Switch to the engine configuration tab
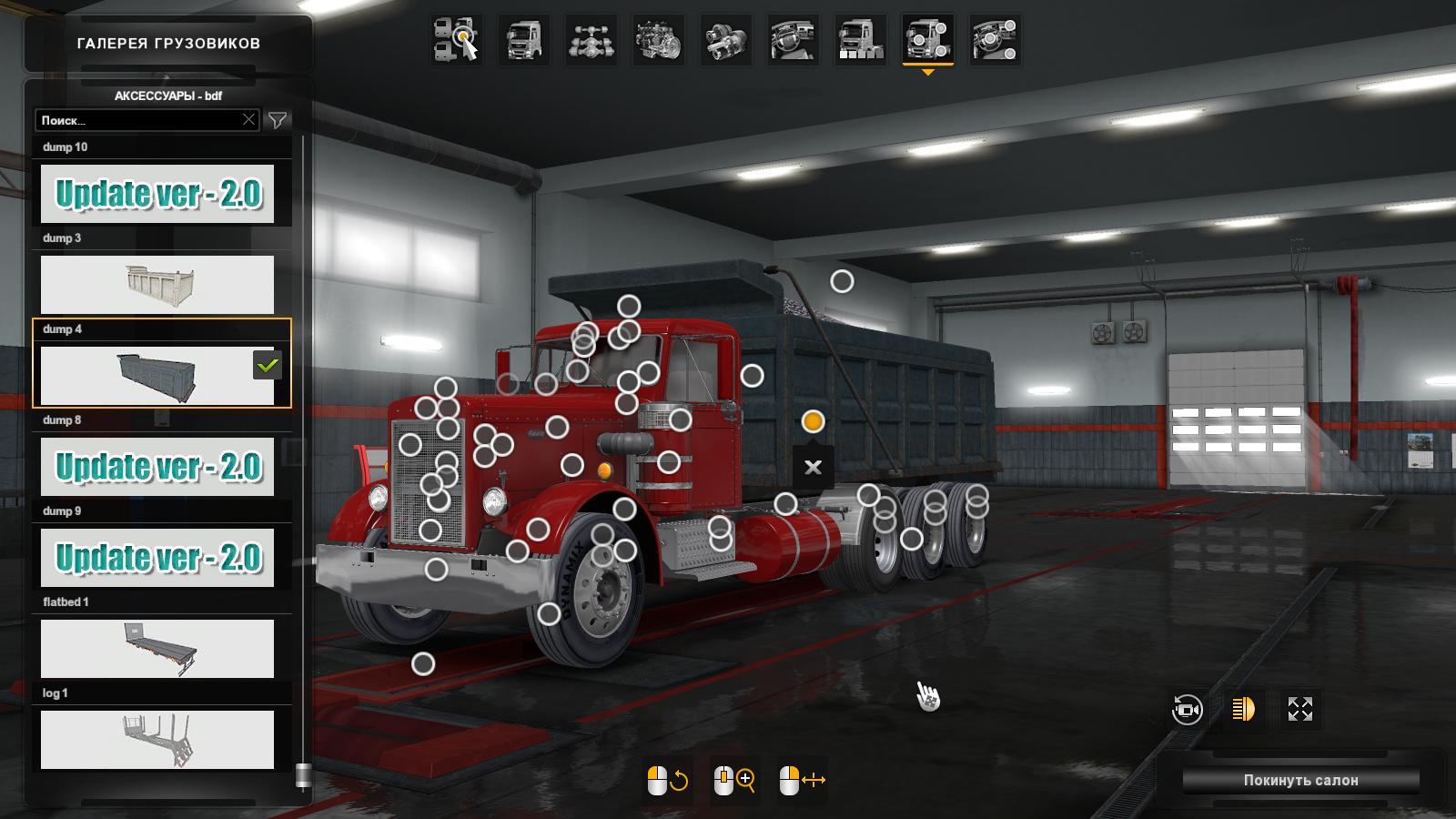Image resolution: width=1456 pixels, height=819 pixels. coord(659,40)
